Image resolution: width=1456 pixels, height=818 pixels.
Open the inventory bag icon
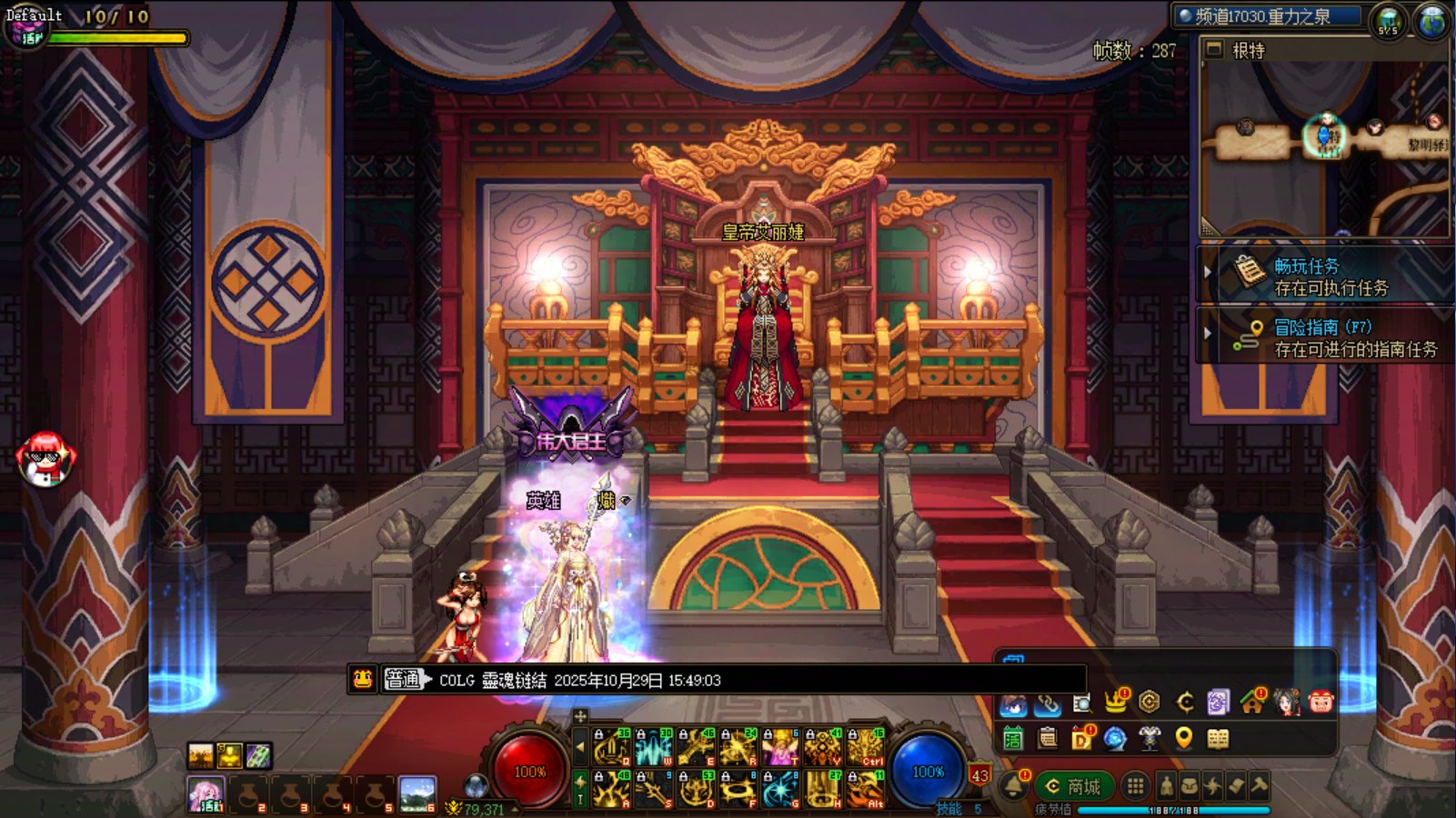[1189, 786]
